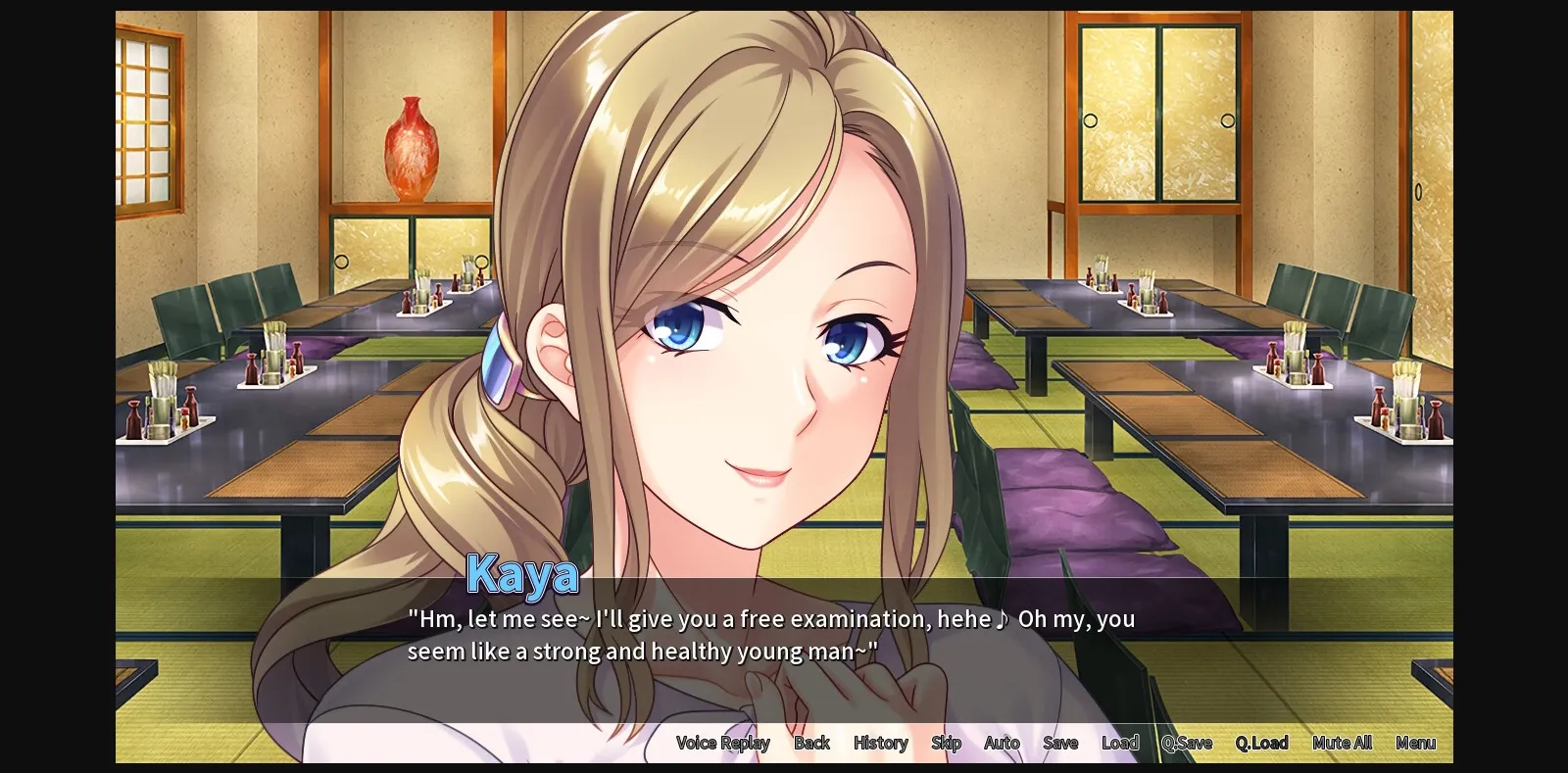Open the game Menu
The width and height of the screenshot is (1568, 773).
(x=1415, y=743)
